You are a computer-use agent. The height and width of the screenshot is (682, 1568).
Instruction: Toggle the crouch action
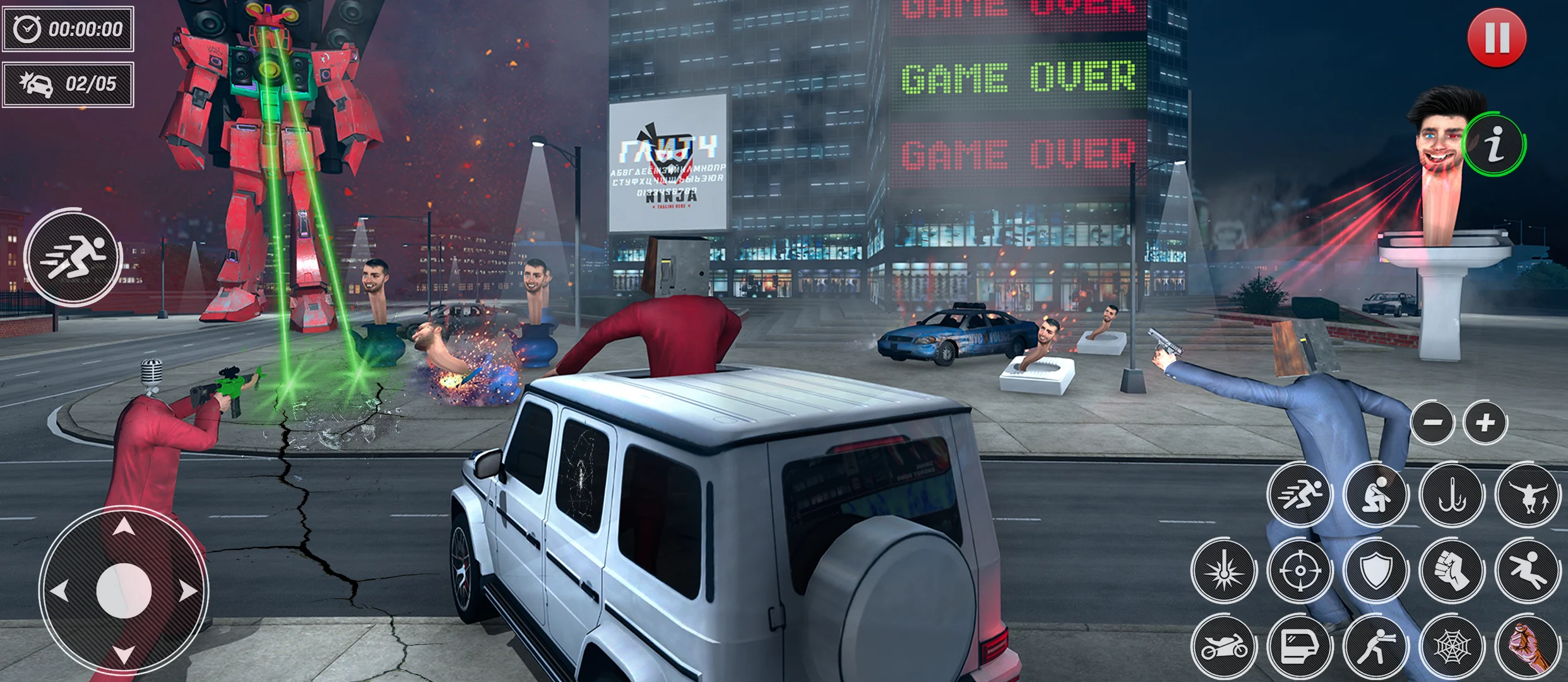point(1375,495)
